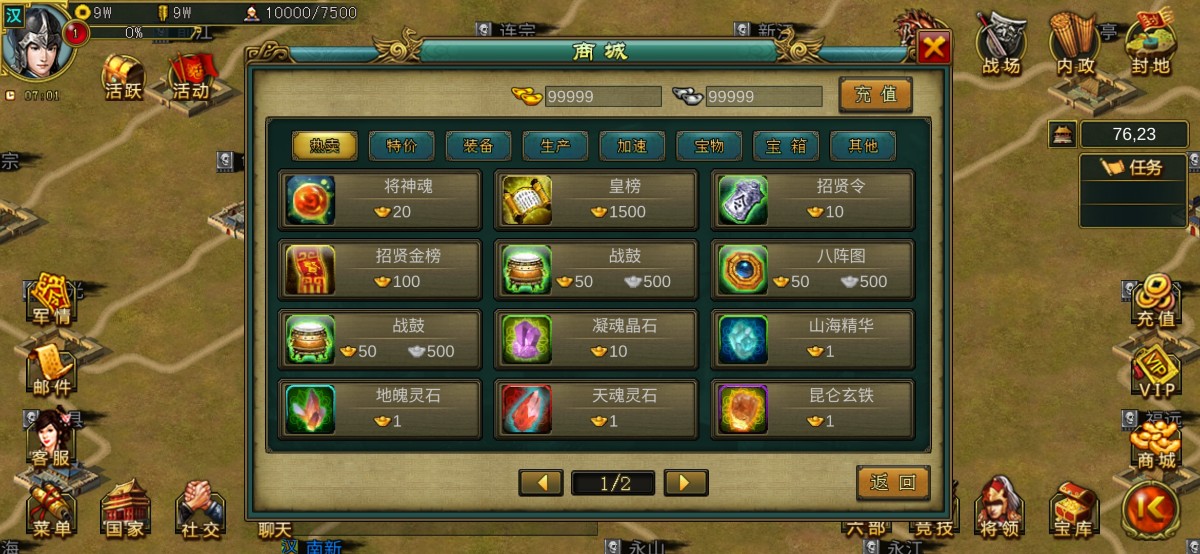1200x554 pixels.
Task: Select the 将神魂 item
Action: point(381,199)
